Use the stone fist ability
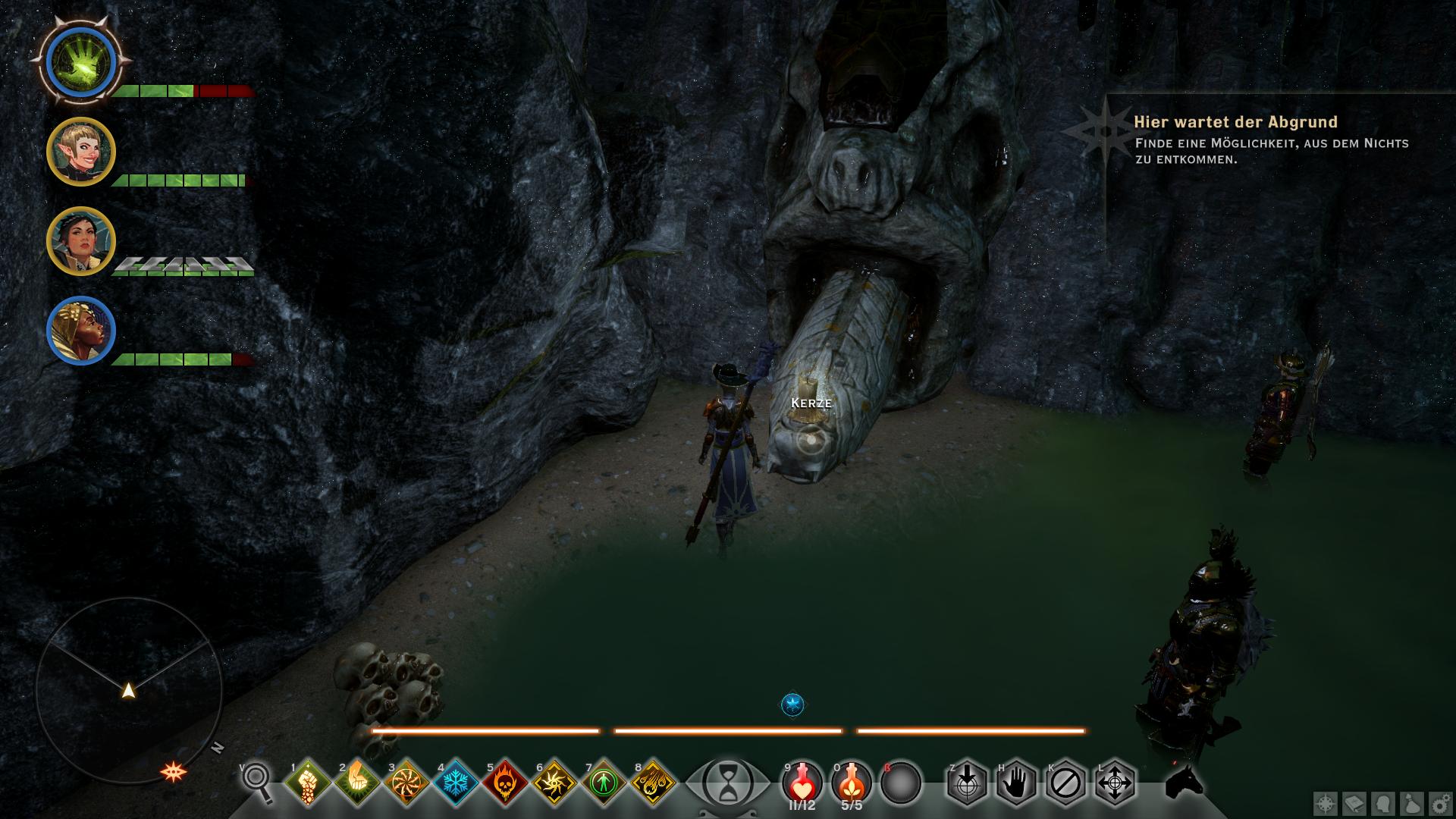Image resolution: width=1456 pixels, height=819 pixels. coord(307,782)
